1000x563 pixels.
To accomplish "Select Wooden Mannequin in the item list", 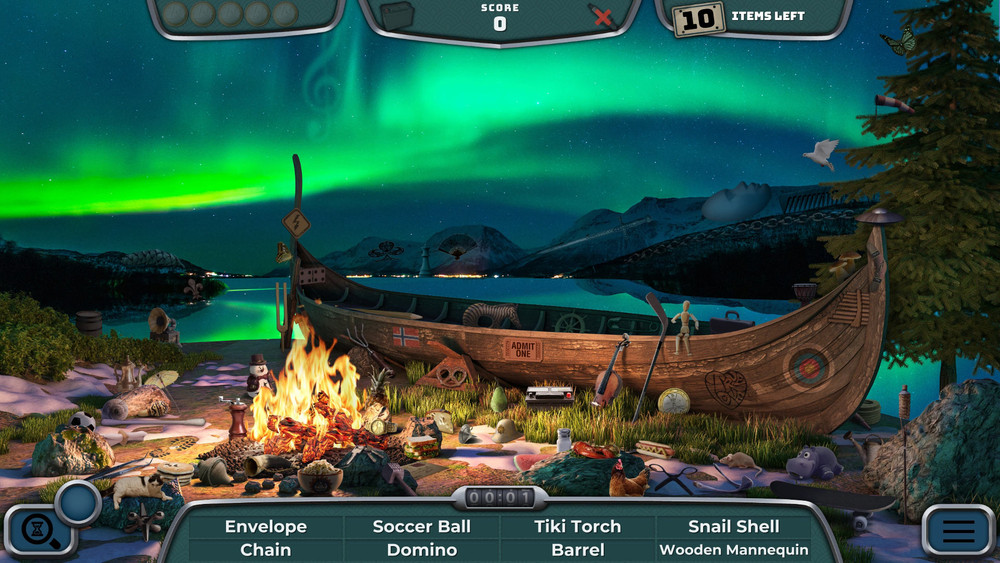I will pyautogui.click(x=734, y=550).
